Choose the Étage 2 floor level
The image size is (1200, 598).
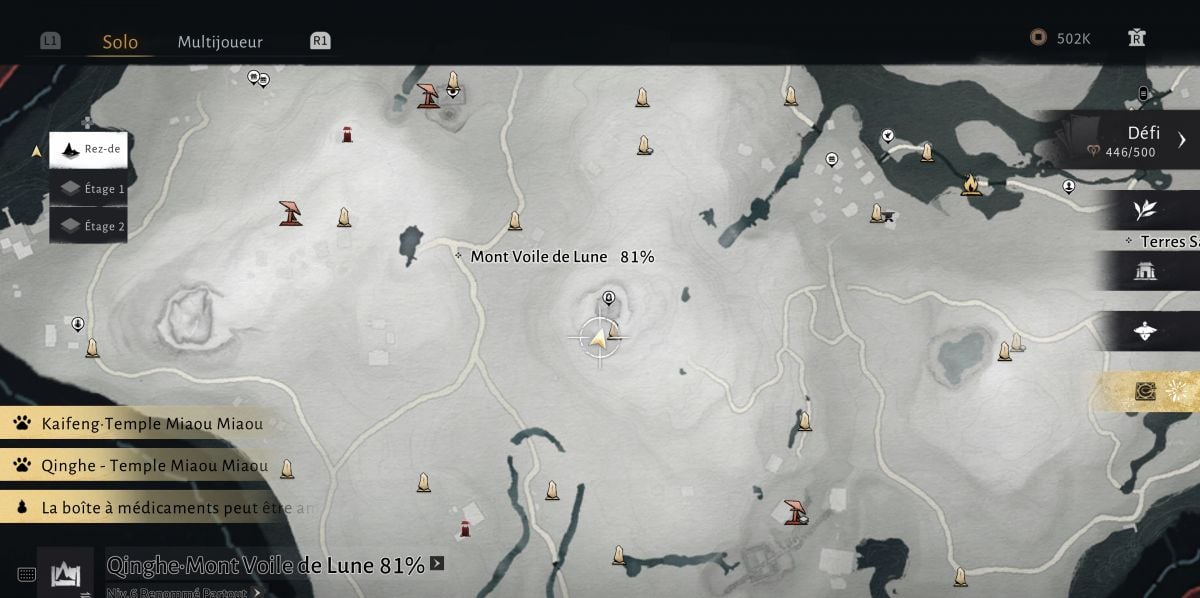(89, 226)
